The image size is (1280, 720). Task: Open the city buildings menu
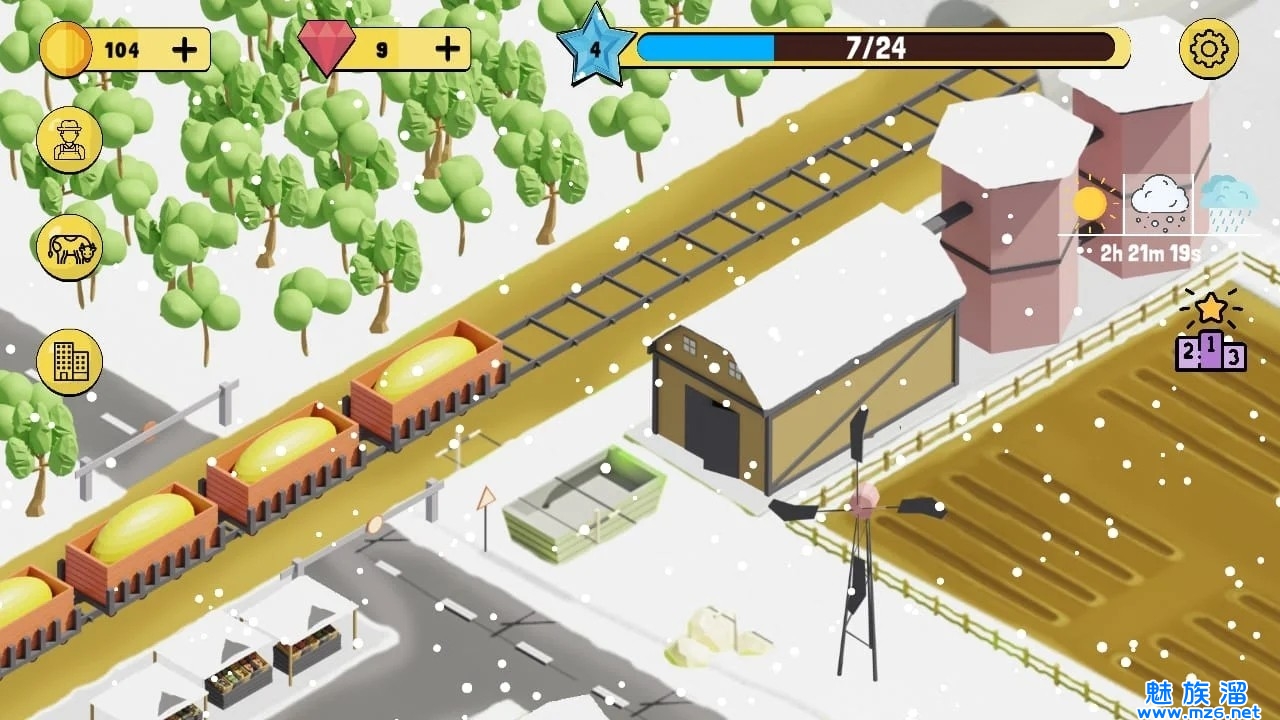pyautogui.click(x=69, y=361)
